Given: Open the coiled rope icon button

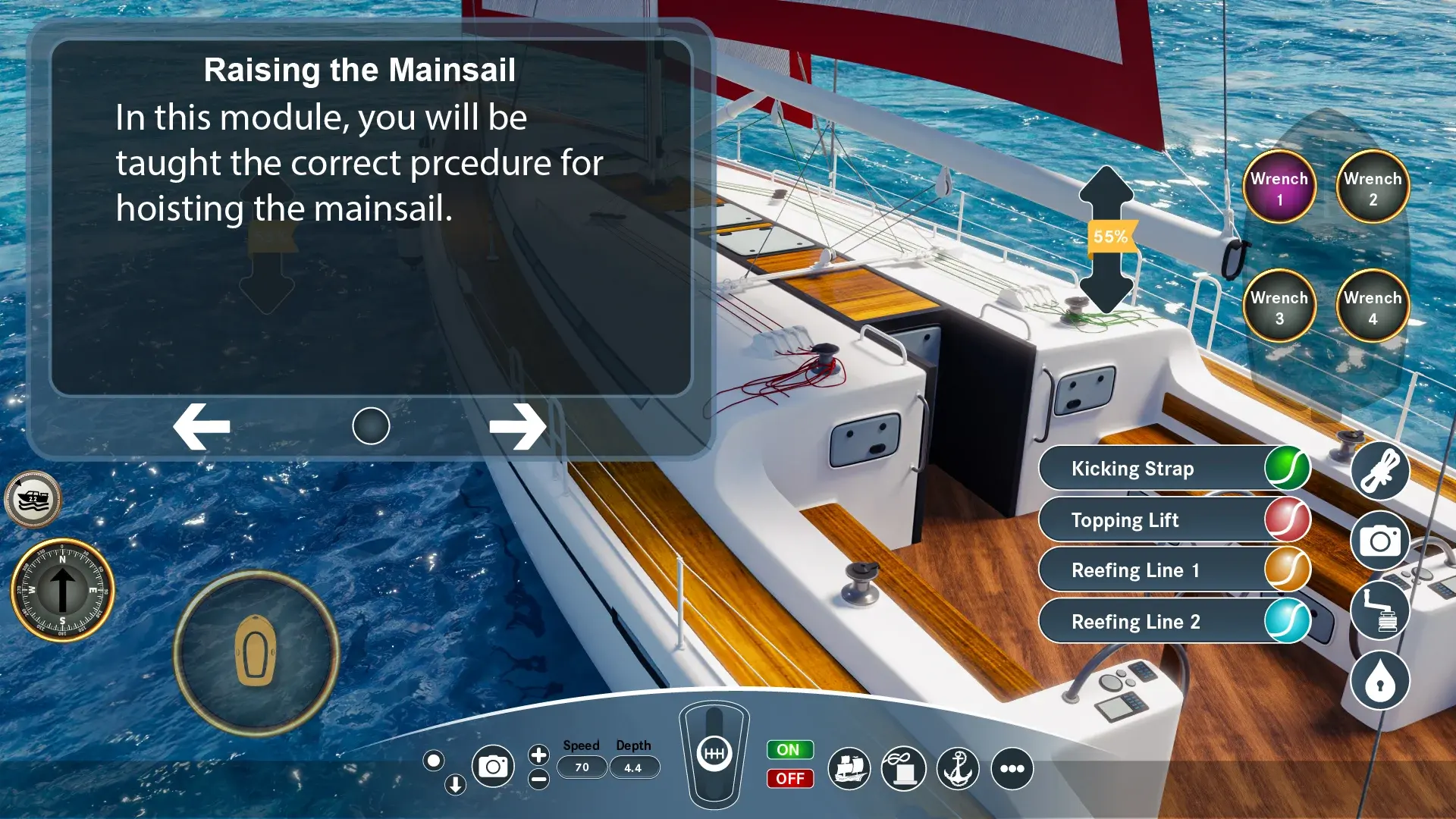Looking at the screenshot, I should coord(1379,472).
